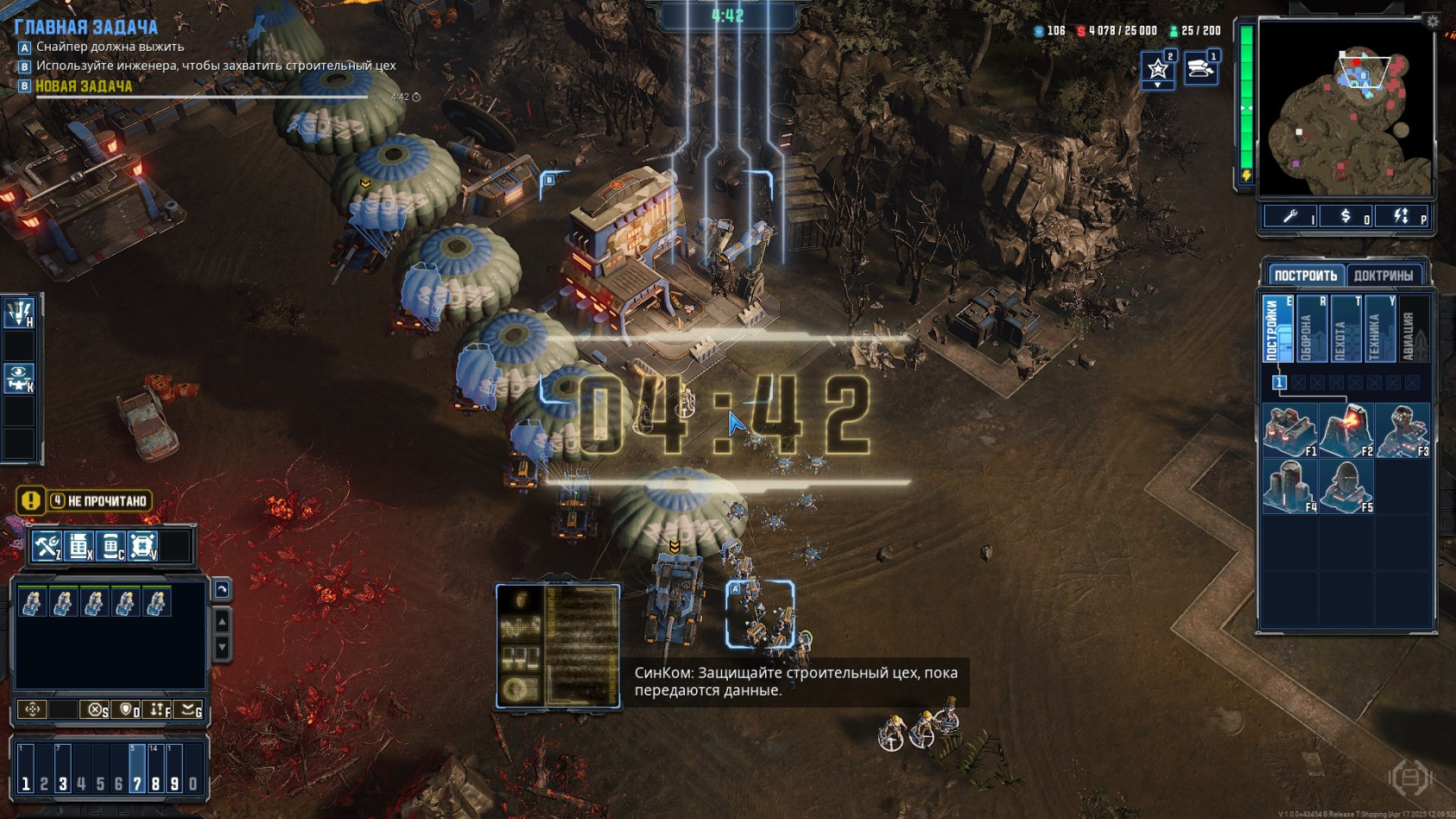Select control group 7
This screenshot has height=819, width=1456.
click(x=136, y=769)
